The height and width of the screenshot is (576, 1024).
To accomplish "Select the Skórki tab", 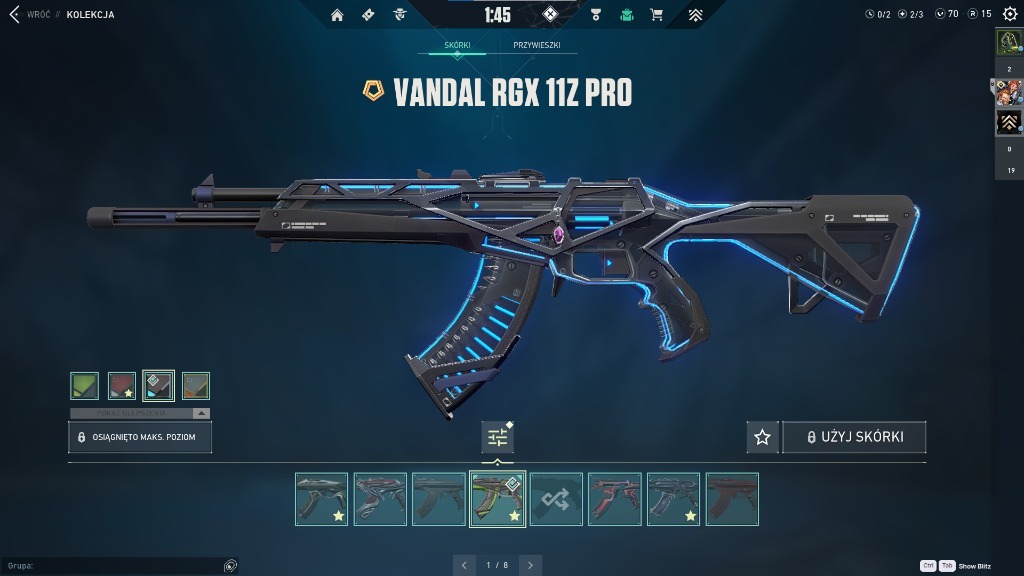I will 457,46.
